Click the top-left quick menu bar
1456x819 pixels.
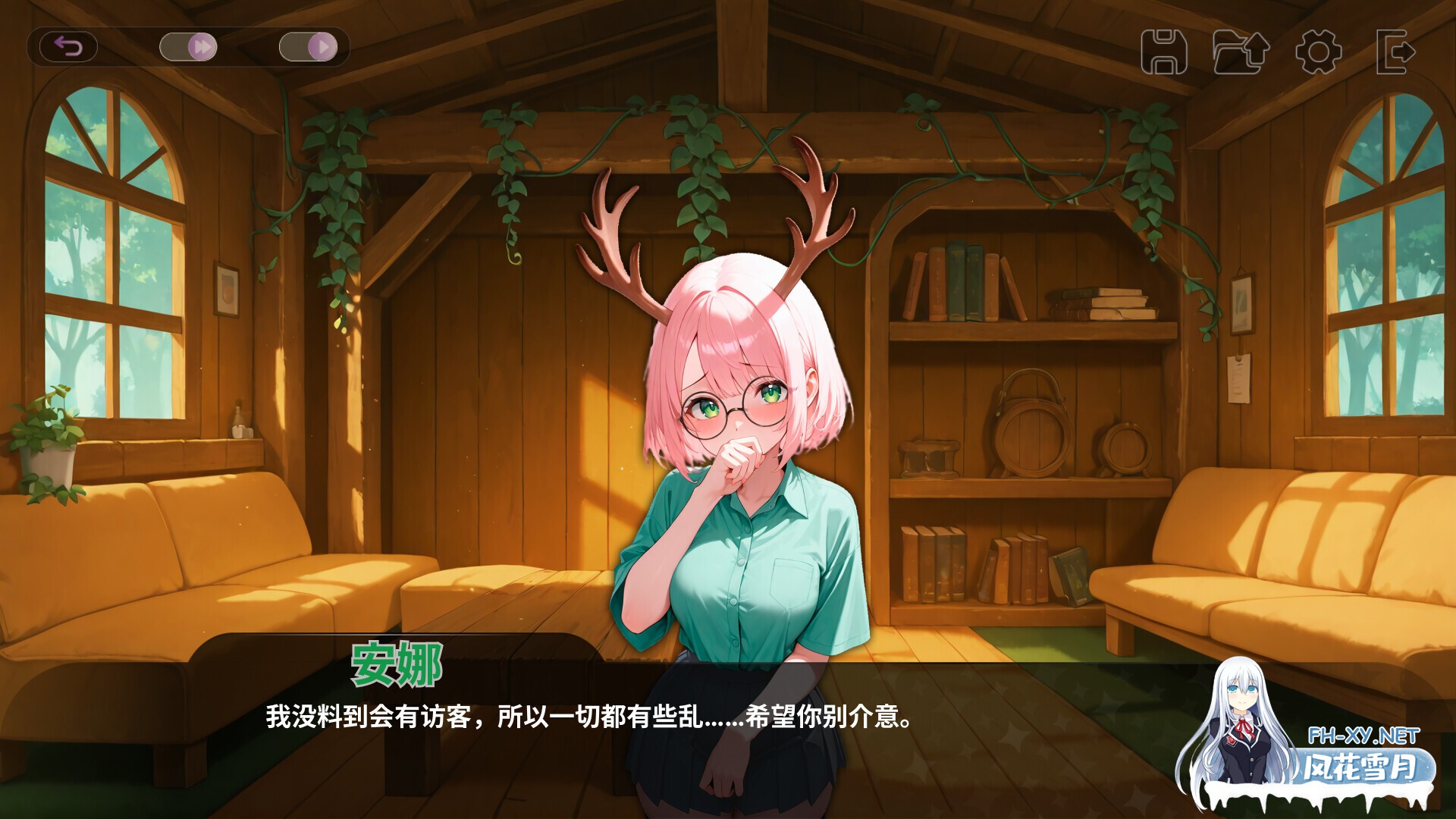coord(190,46)
